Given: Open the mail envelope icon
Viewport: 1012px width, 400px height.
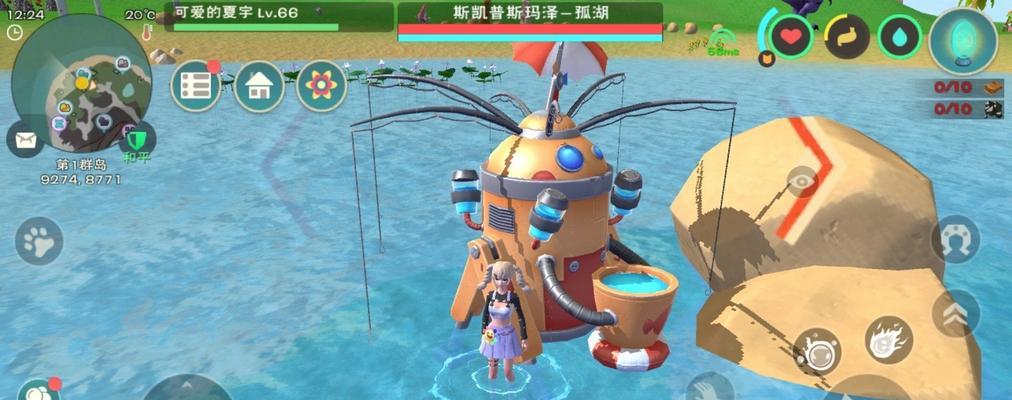Looking at the screenshot, I should [x=24, y=139].
